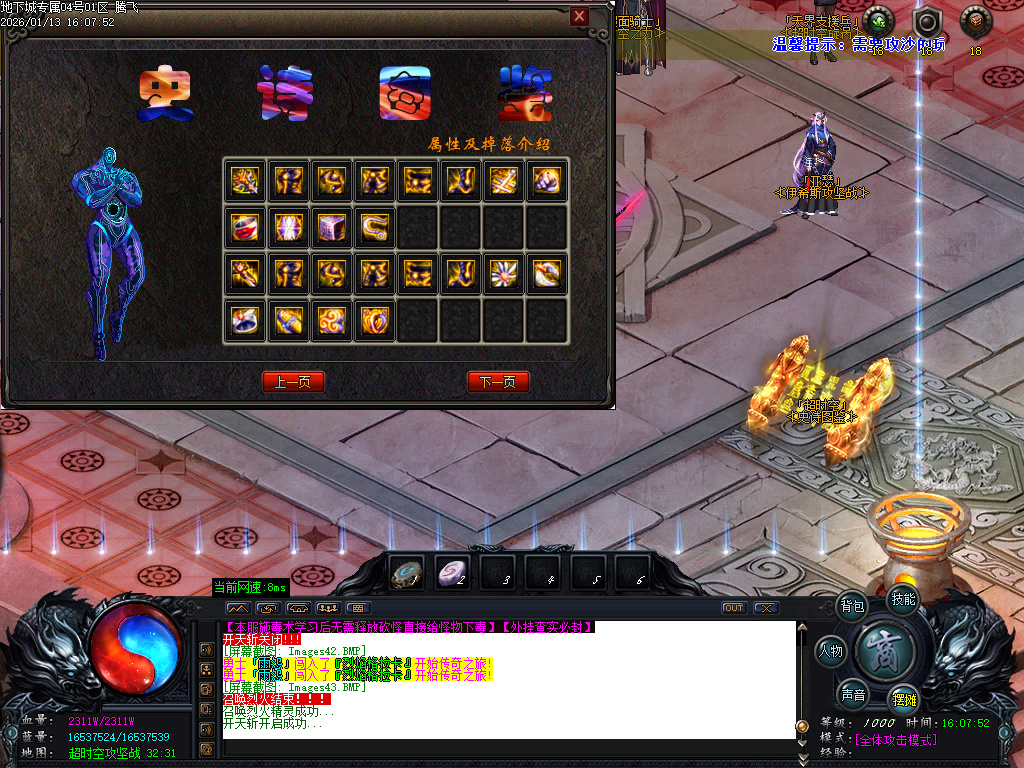Select the red lips item in the codex grid
Screen dimensions: 1024x768
pos(243,226)
